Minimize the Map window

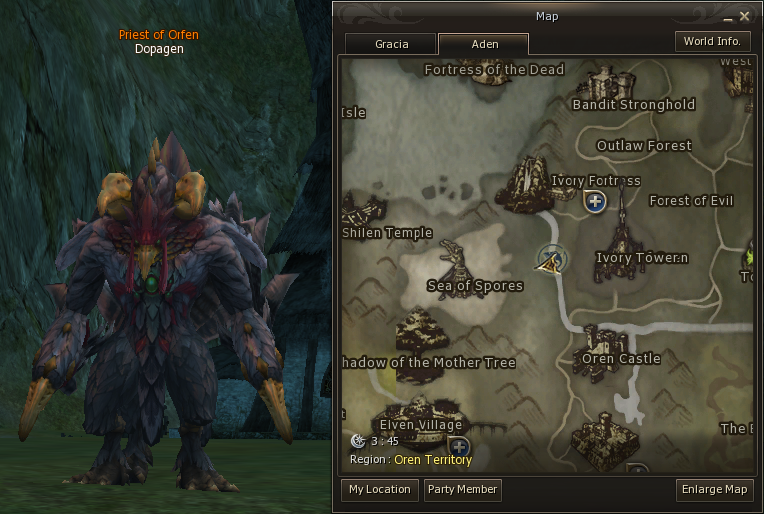click(729, 16)
